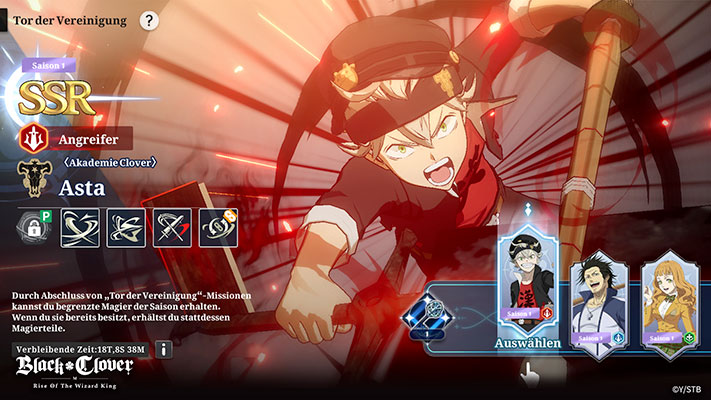View the Akademie Clover squad emblem

[33, 178]
